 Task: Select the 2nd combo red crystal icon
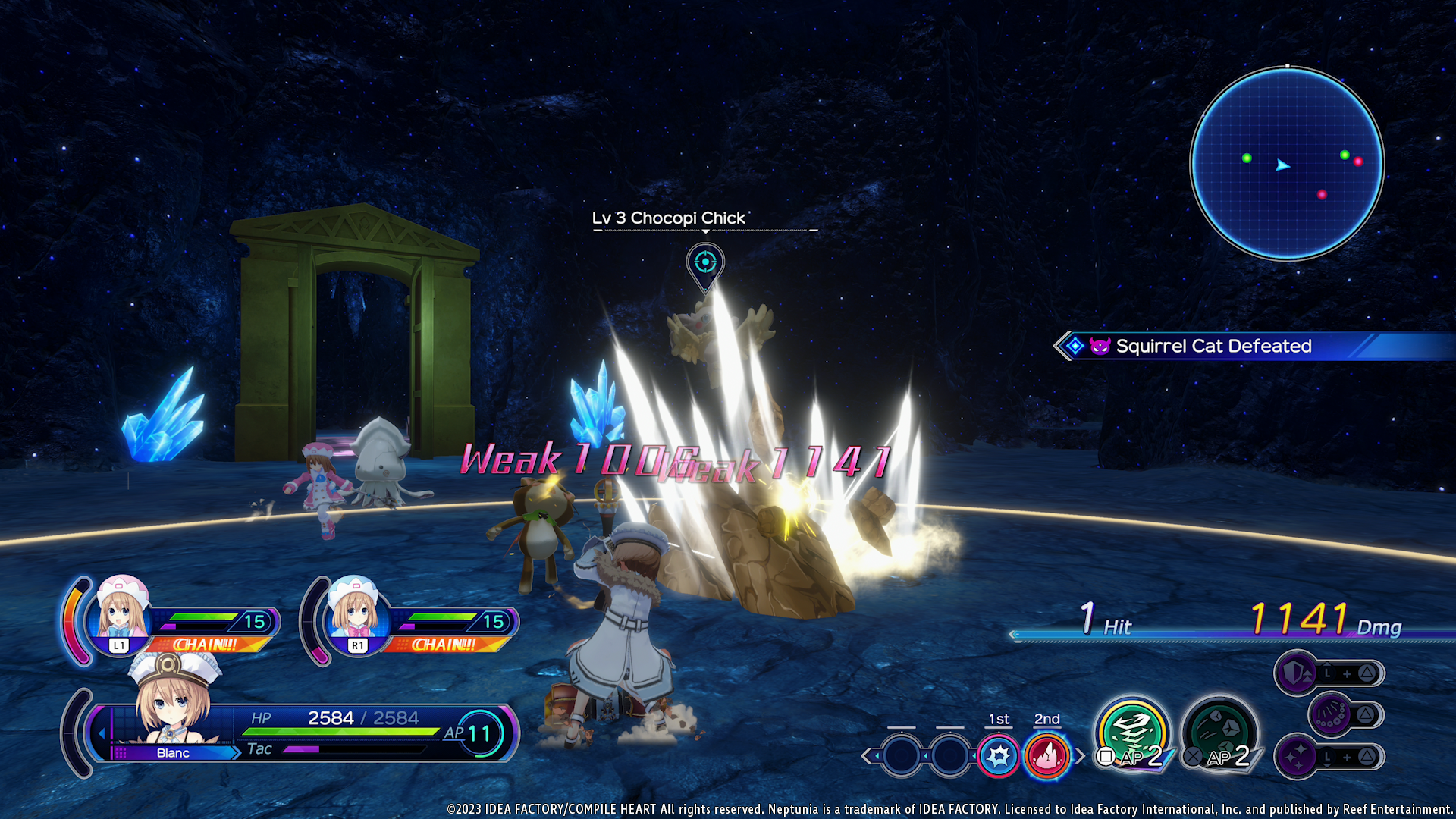(x=1046, y=755)
